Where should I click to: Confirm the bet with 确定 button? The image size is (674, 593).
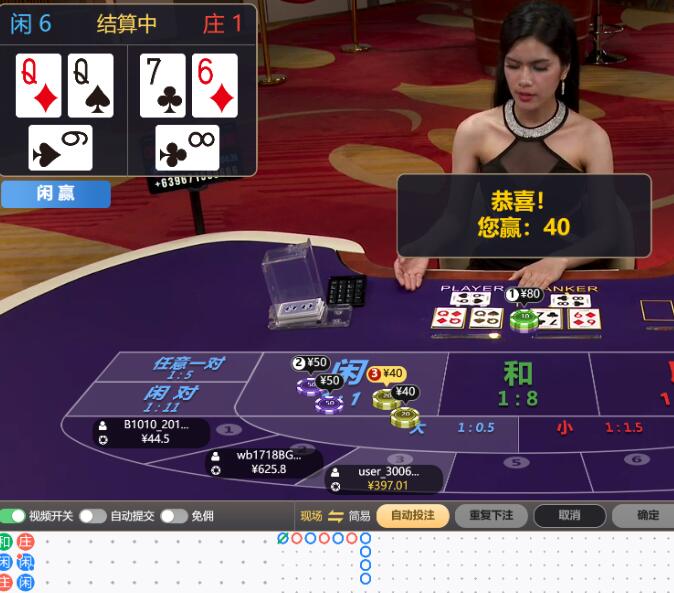tap(648, 516)
